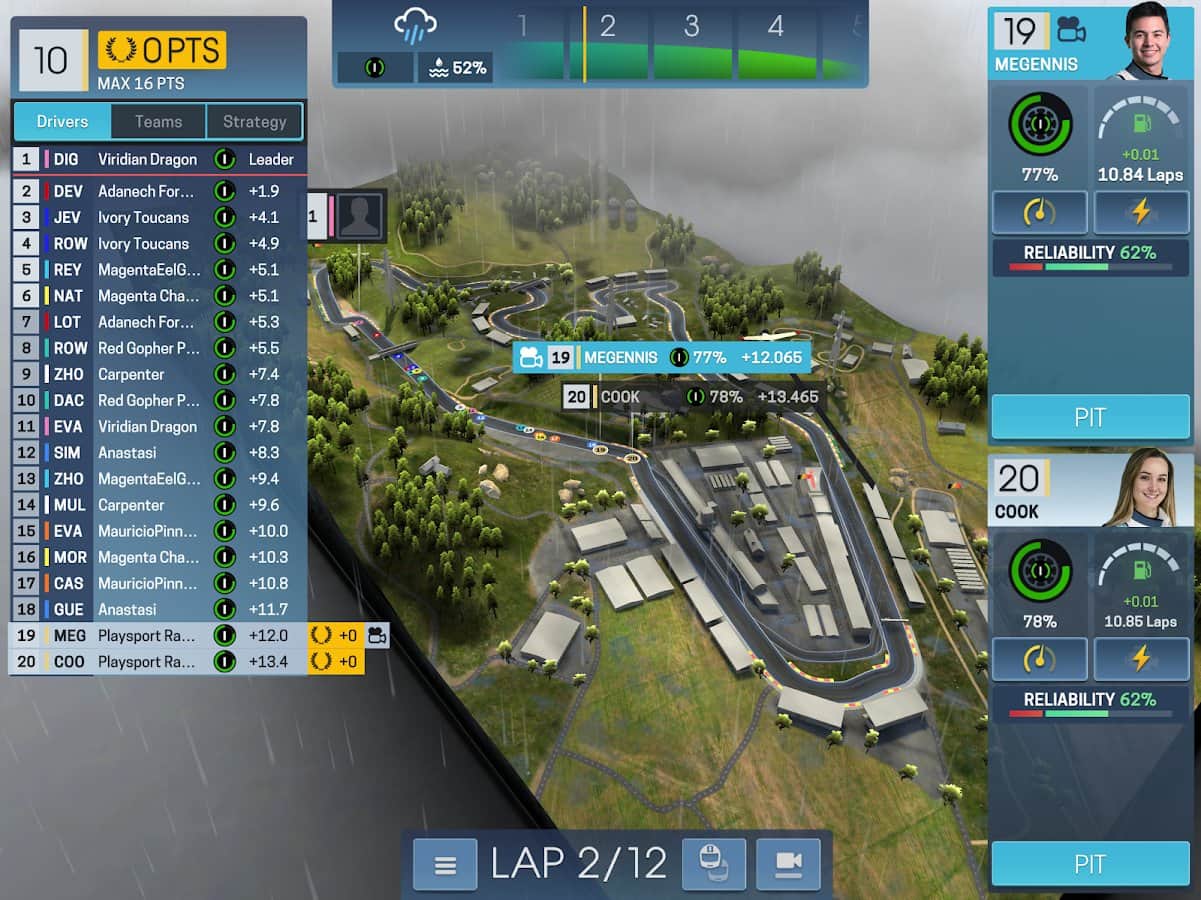
Task: Open the hamburger menu beside the lap counter
Action: pos(445,864)
